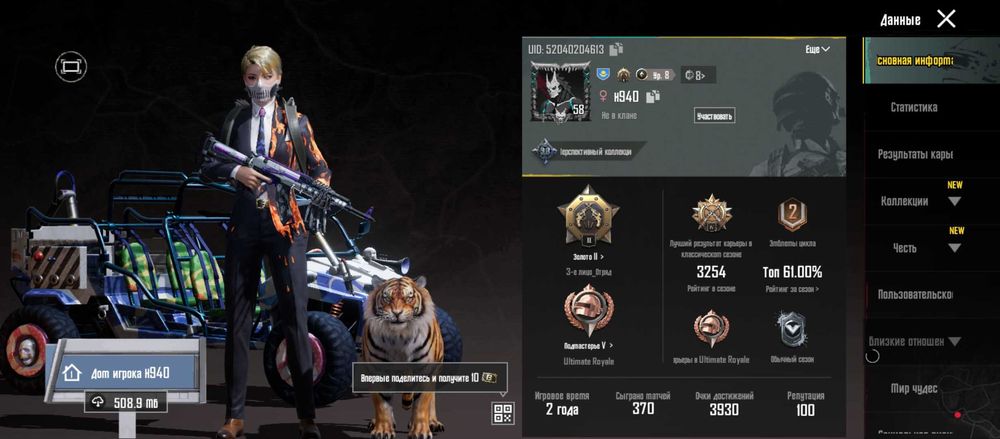The height and width of the screenshot is (439, 1000).
Task: Download the 508.9 Mb resource pack
Action: point(126,402)
